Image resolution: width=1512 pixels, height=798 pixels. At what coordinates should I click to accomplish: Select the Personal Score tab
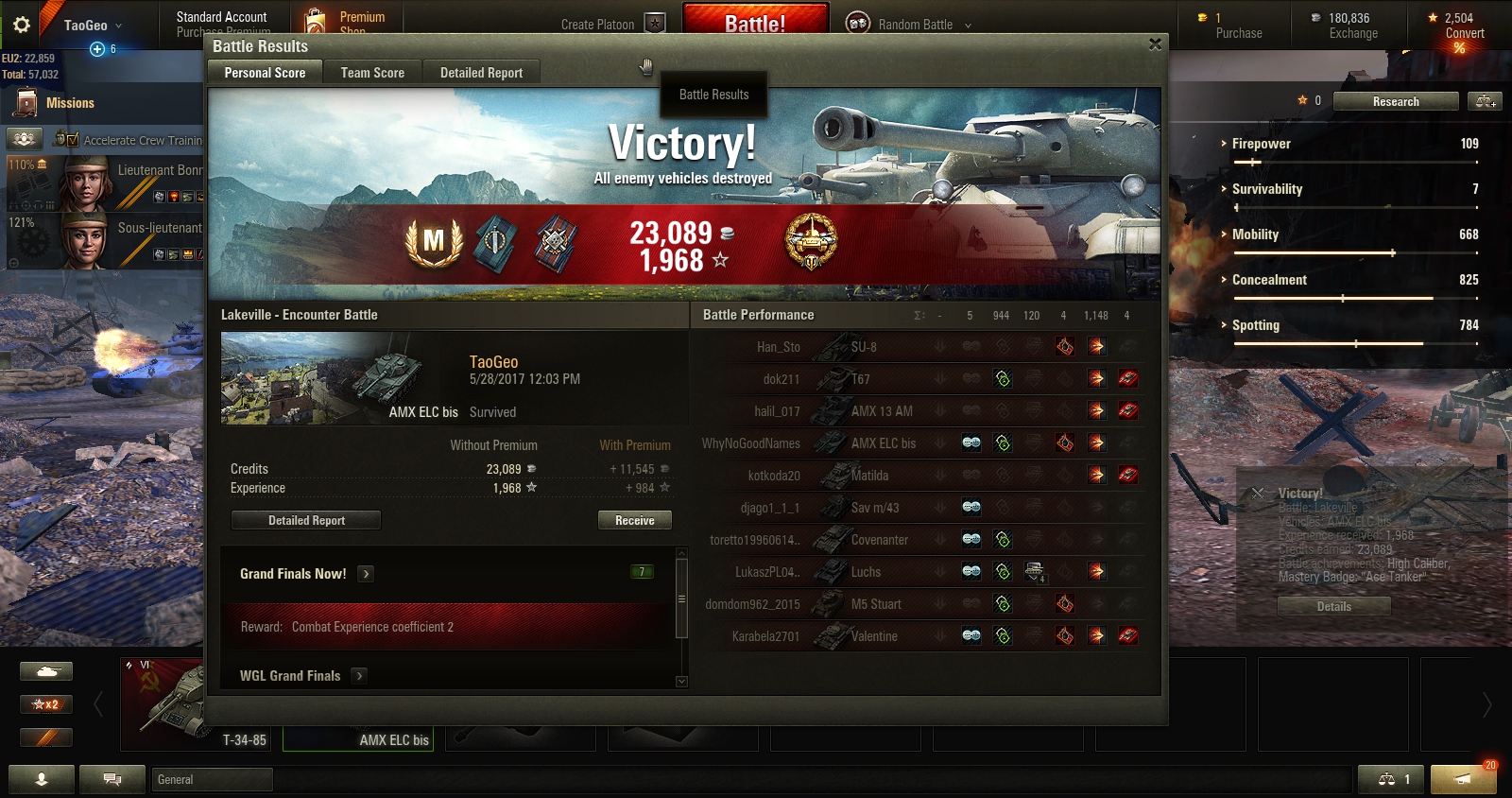(x=265, y=73)
